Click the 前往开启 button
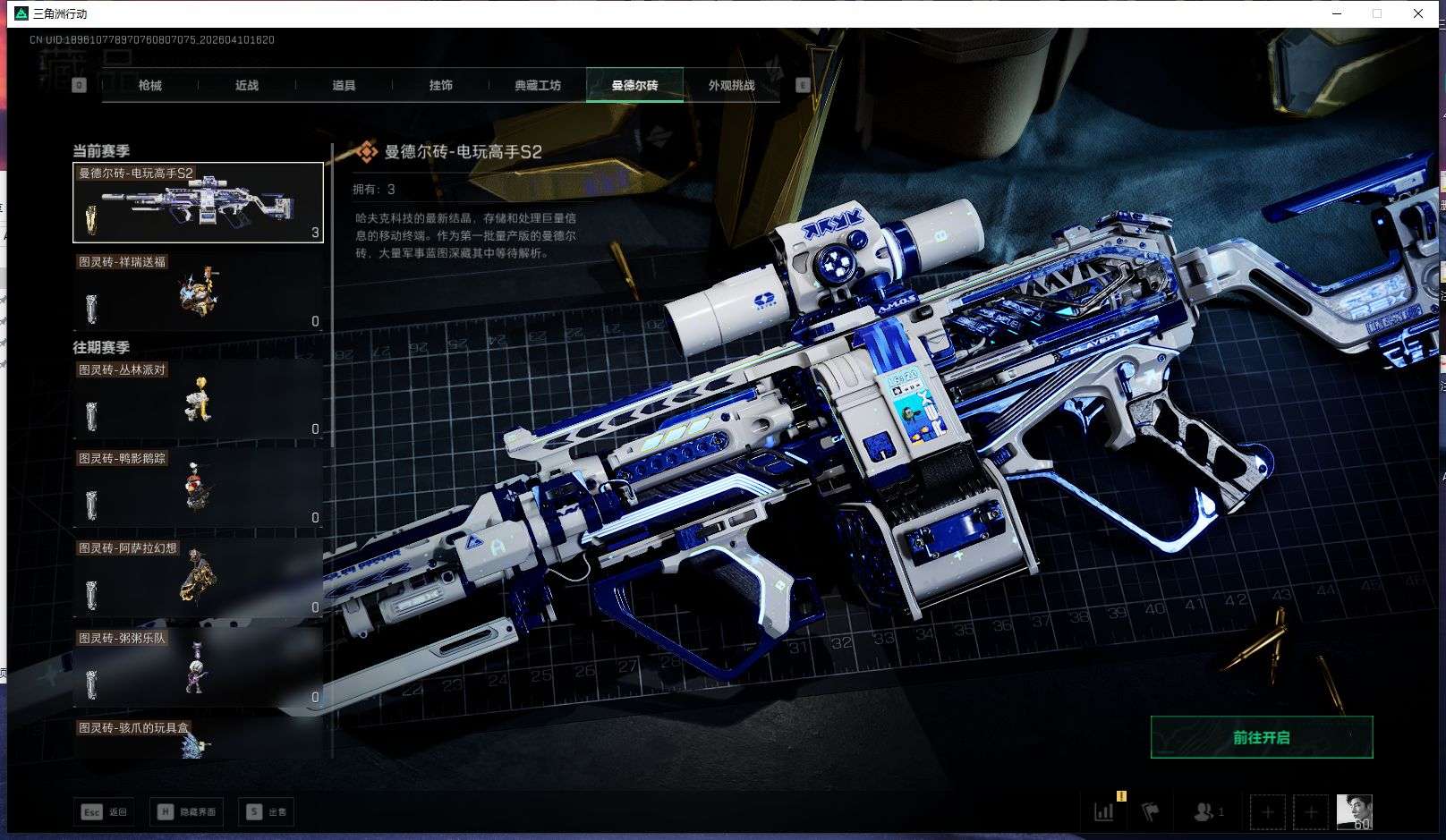The image size is (1446, 840). point(1261,737)
